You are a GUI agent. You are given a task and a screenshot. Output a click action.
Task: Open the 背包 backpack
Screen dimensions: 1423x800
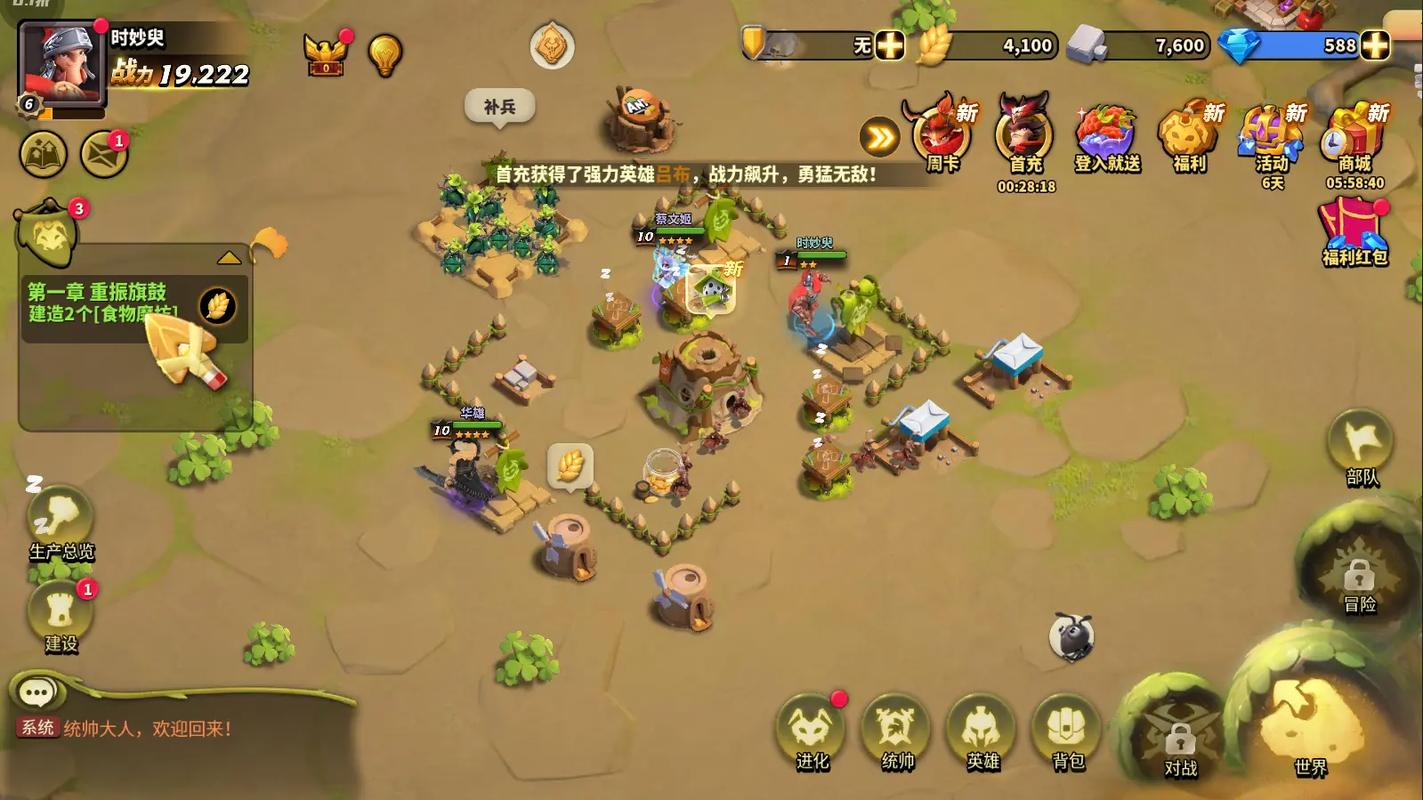[1067, 730]
